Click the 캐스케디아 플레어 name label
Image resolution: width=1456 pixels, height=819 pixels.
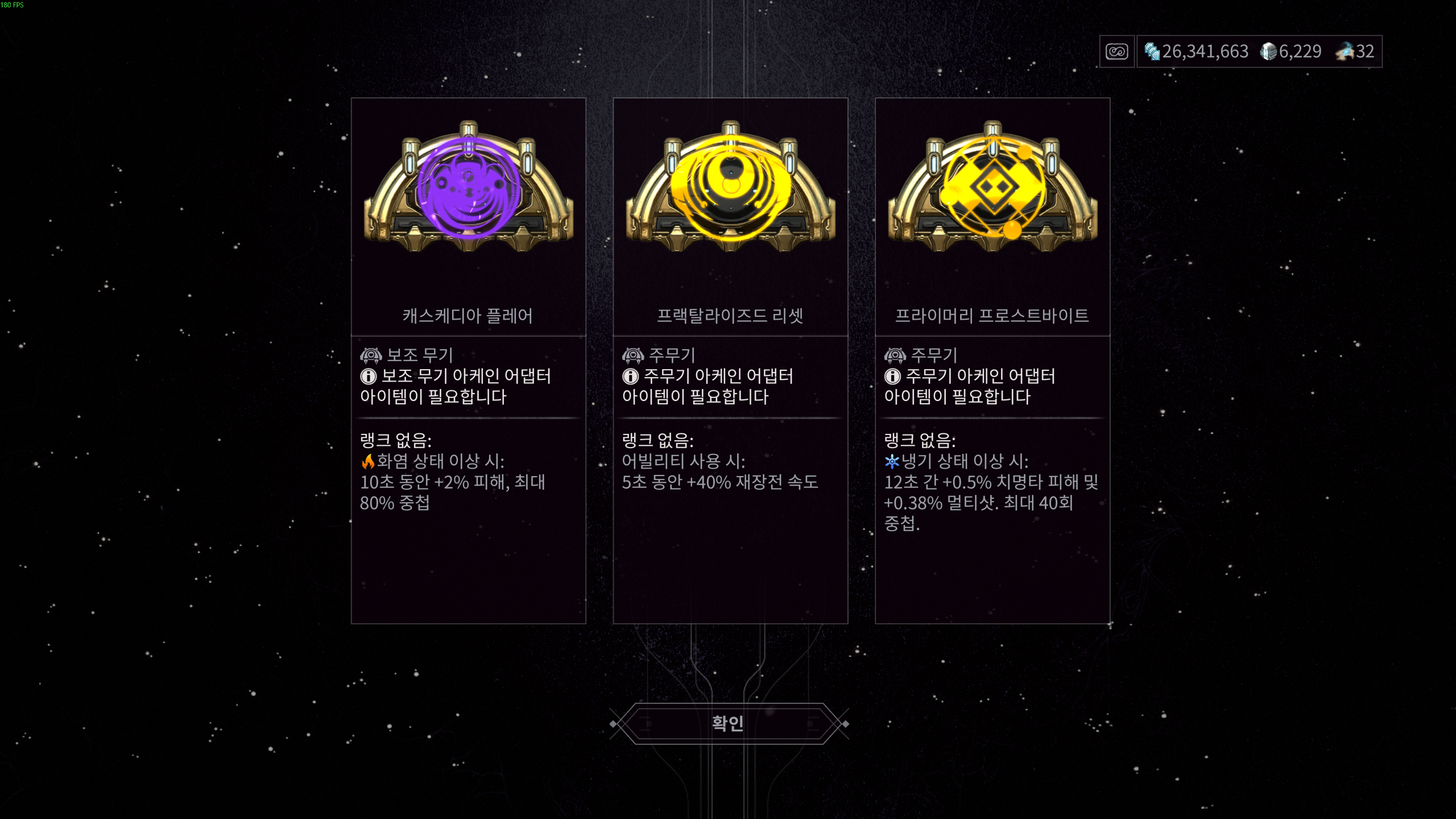click(468, 317)
